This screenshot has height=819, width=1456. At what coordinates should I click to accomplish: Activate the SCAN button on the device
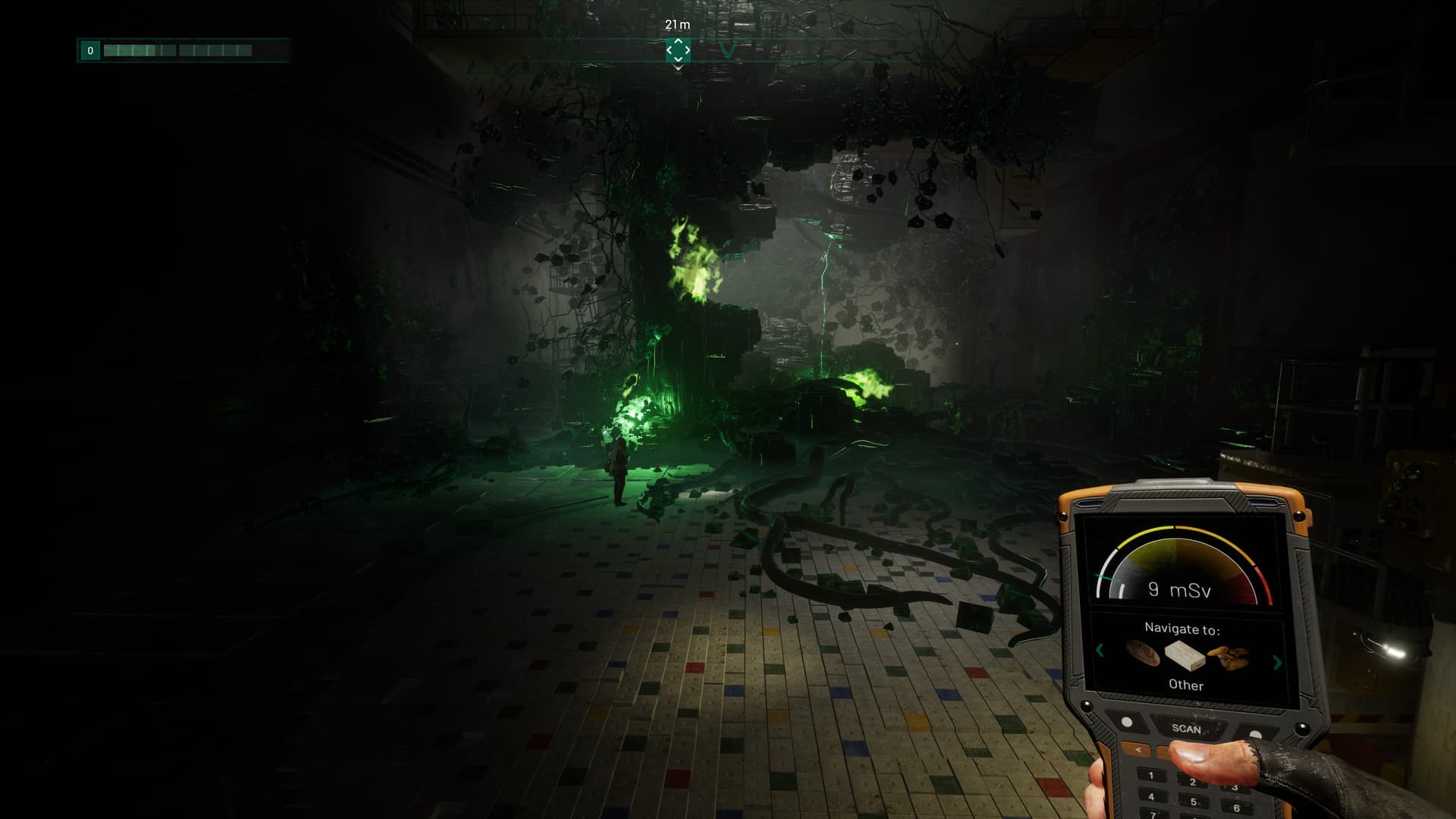click(1186, 728)
